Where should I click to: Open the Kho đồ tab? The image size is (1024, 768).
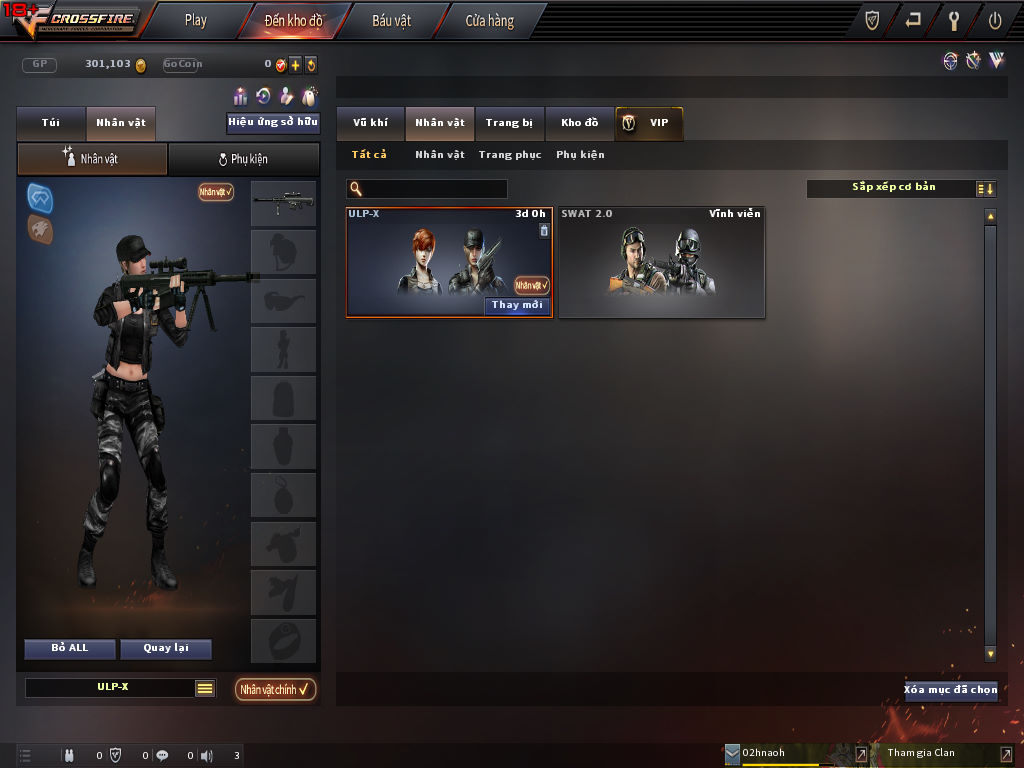coord(579,123)
